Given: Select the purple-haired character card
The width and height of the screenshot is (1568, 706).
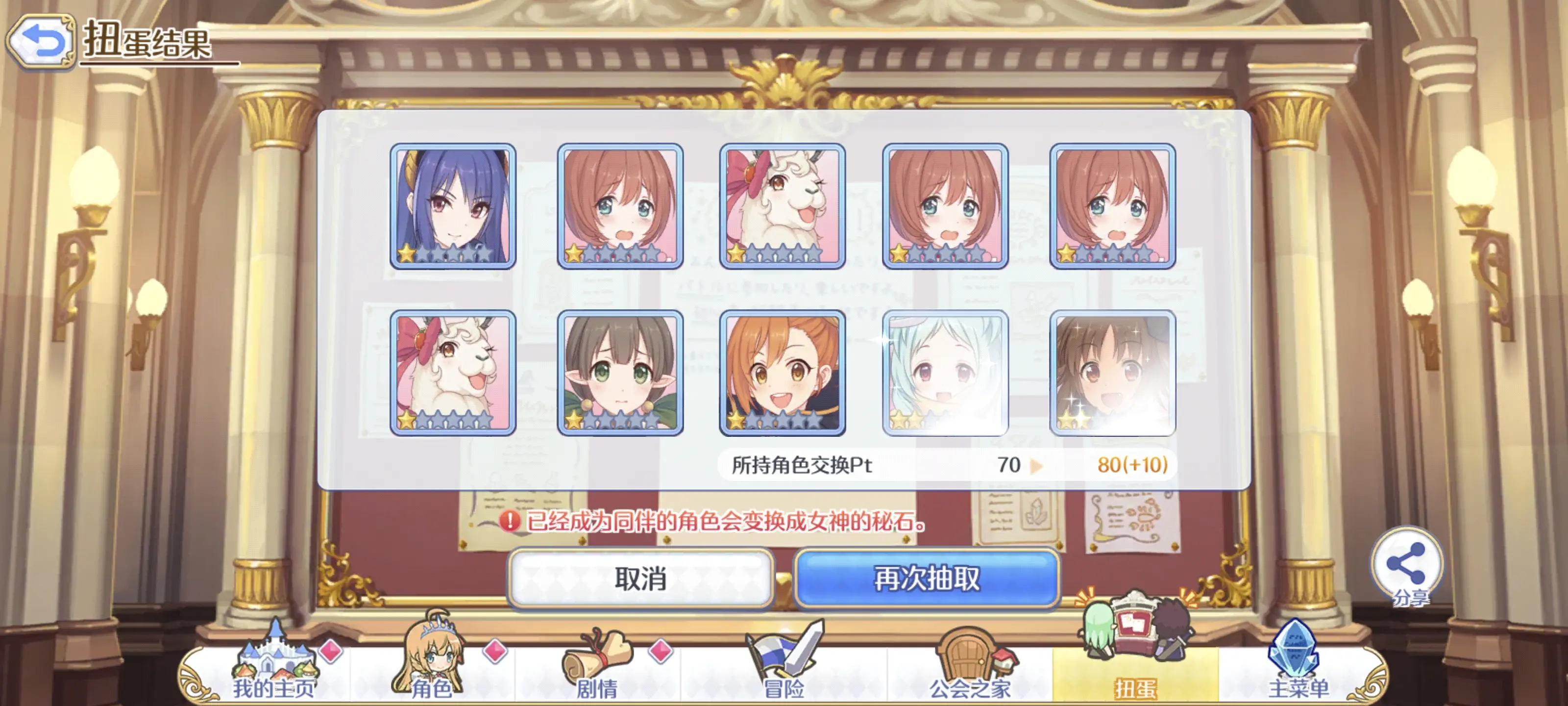Looking at the screenshot, I should [453, 206].
